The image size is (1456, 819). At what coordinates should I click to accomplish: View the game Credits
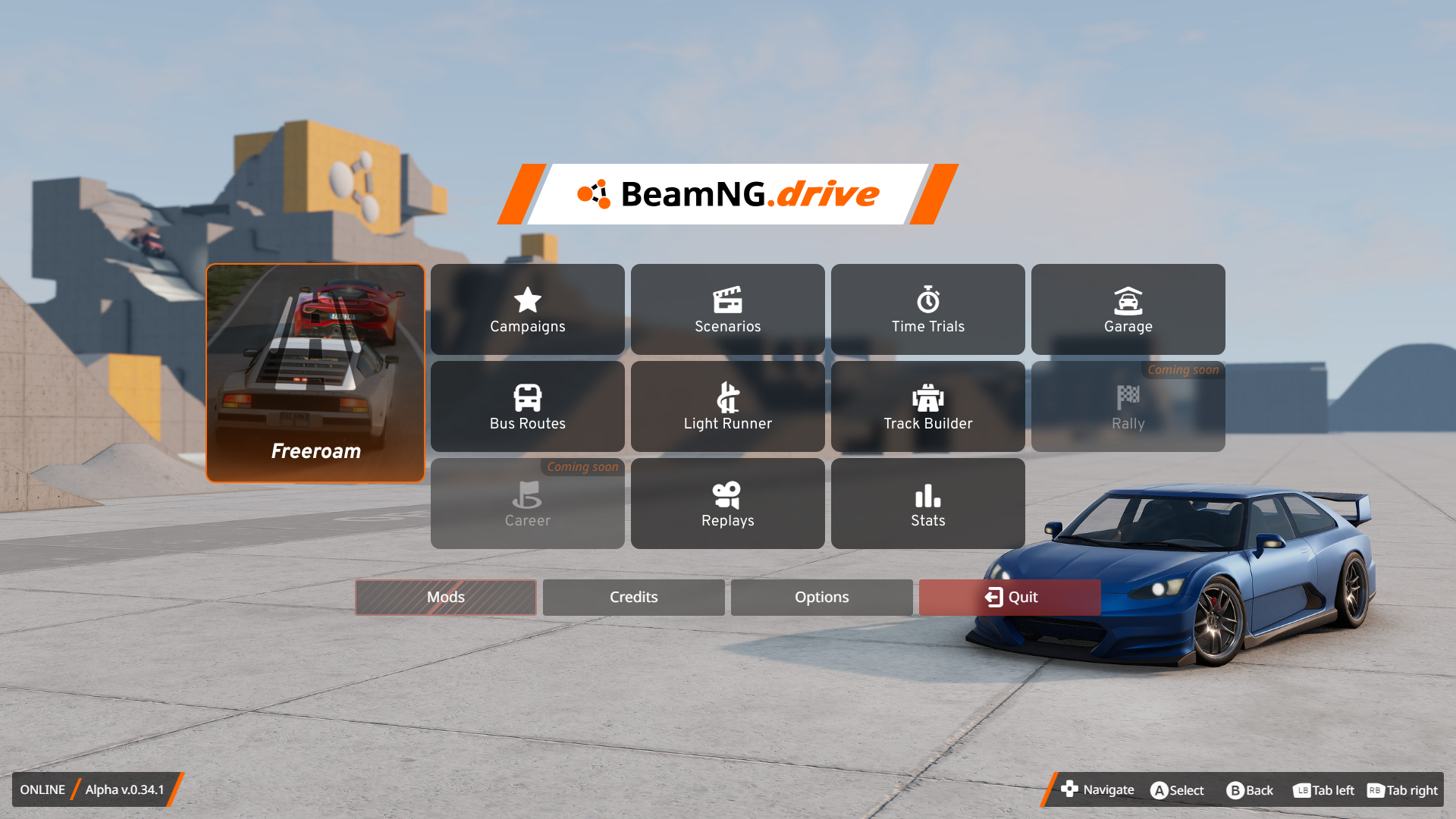[x=634, y=598]
